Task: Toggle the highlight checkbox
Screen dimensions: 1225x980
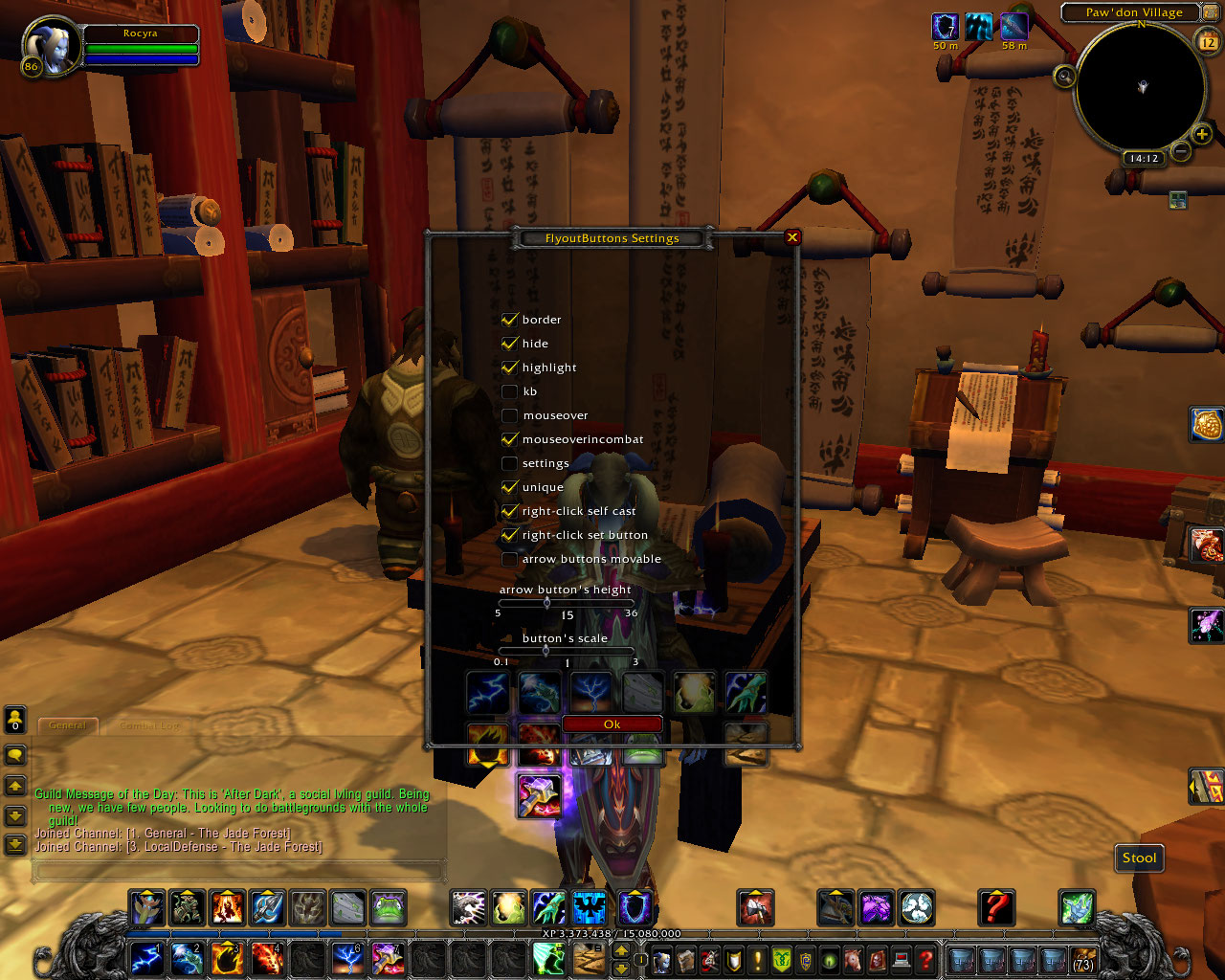Action: coord(509,367)
